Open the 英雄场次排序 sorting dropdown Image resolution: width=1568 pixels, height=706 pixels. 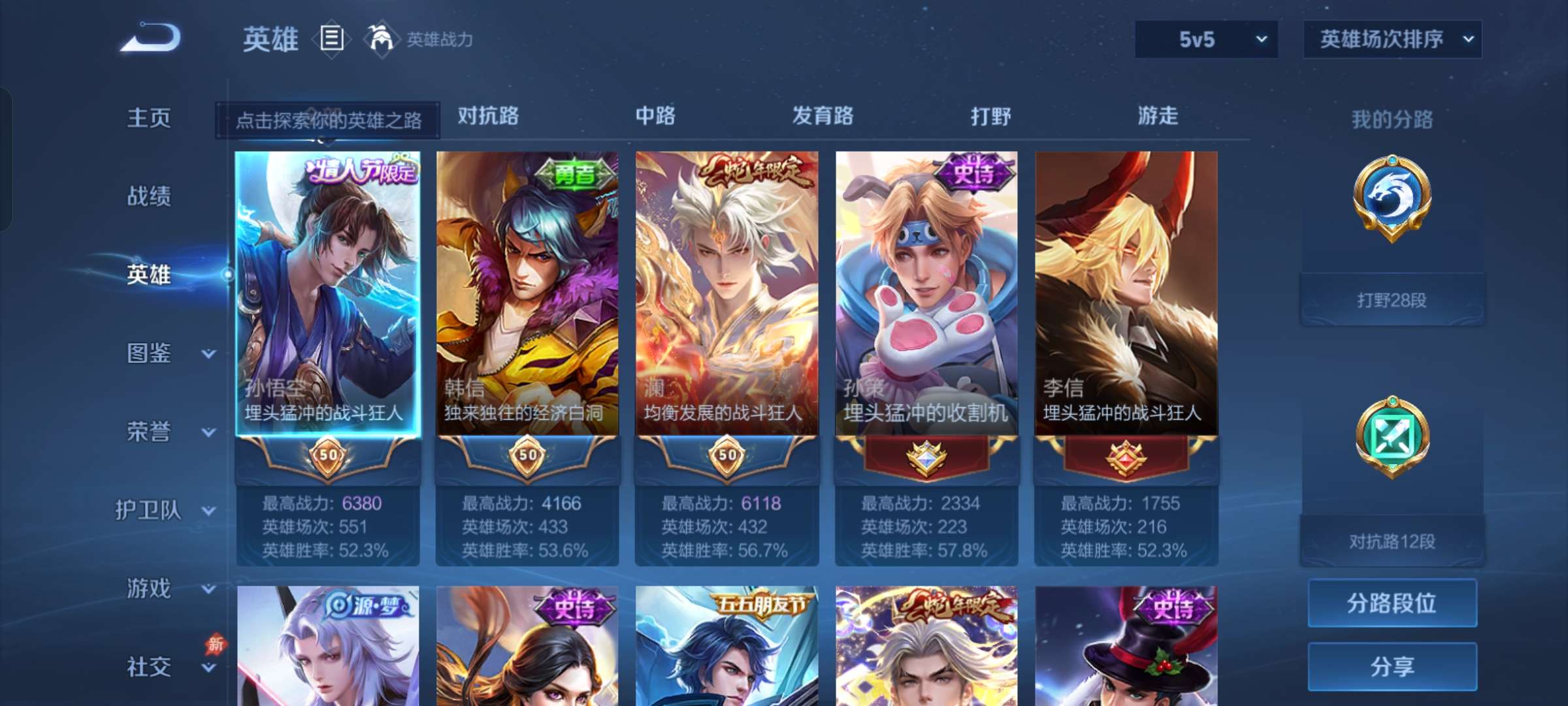1392,39
